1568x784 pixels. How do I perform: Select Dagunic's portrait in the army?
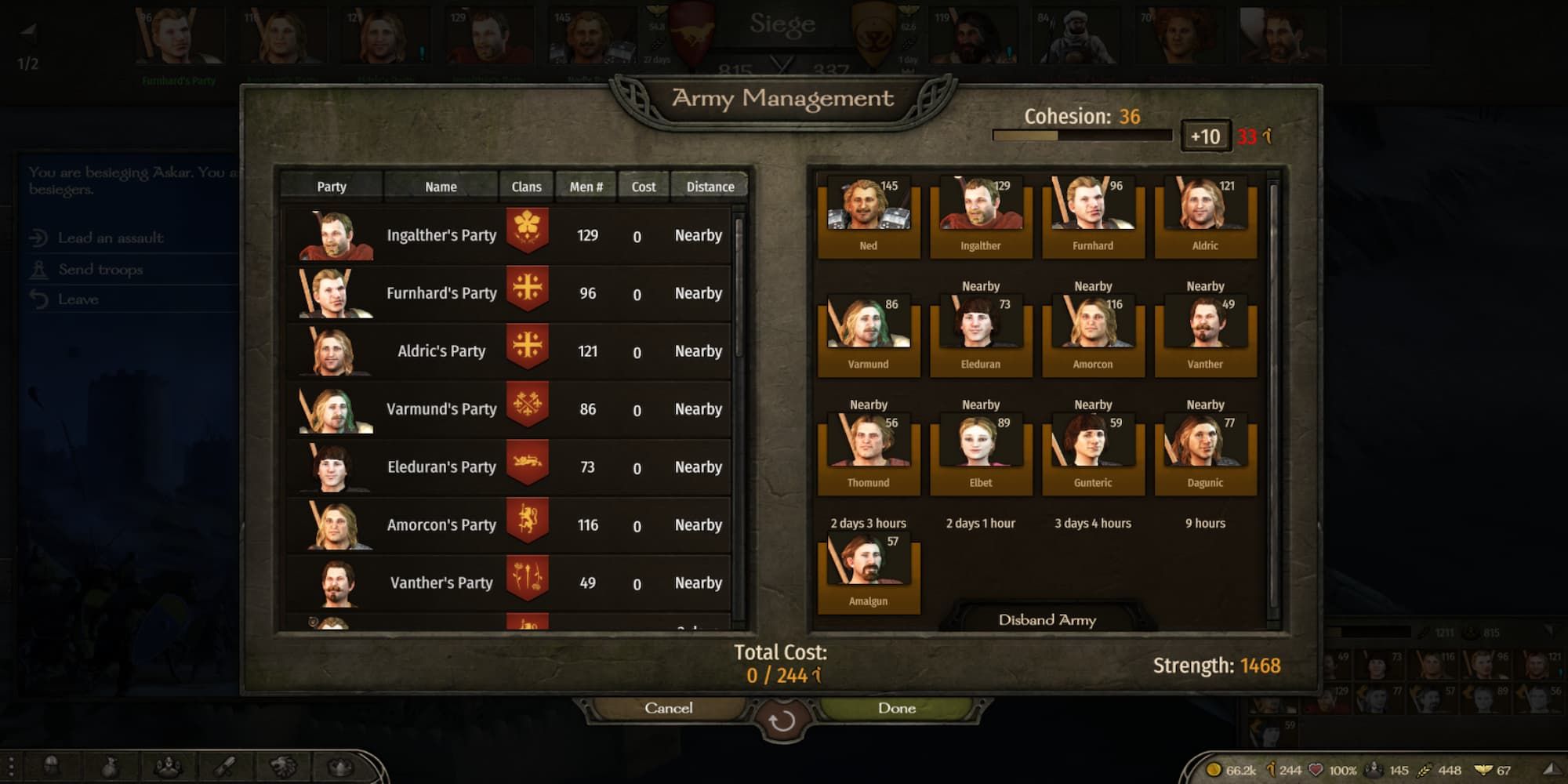pyautogui.click(x=1205, y=454)
